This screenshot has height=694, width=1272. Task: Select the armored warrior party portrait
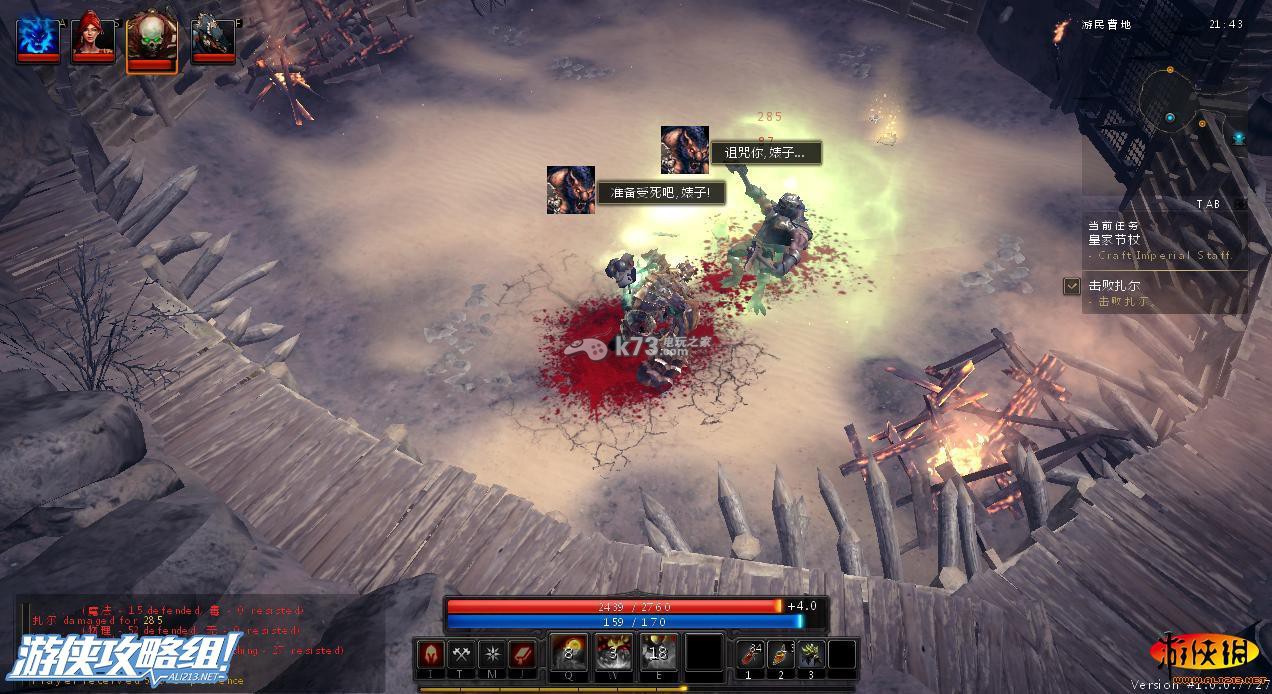pos(213,37)
